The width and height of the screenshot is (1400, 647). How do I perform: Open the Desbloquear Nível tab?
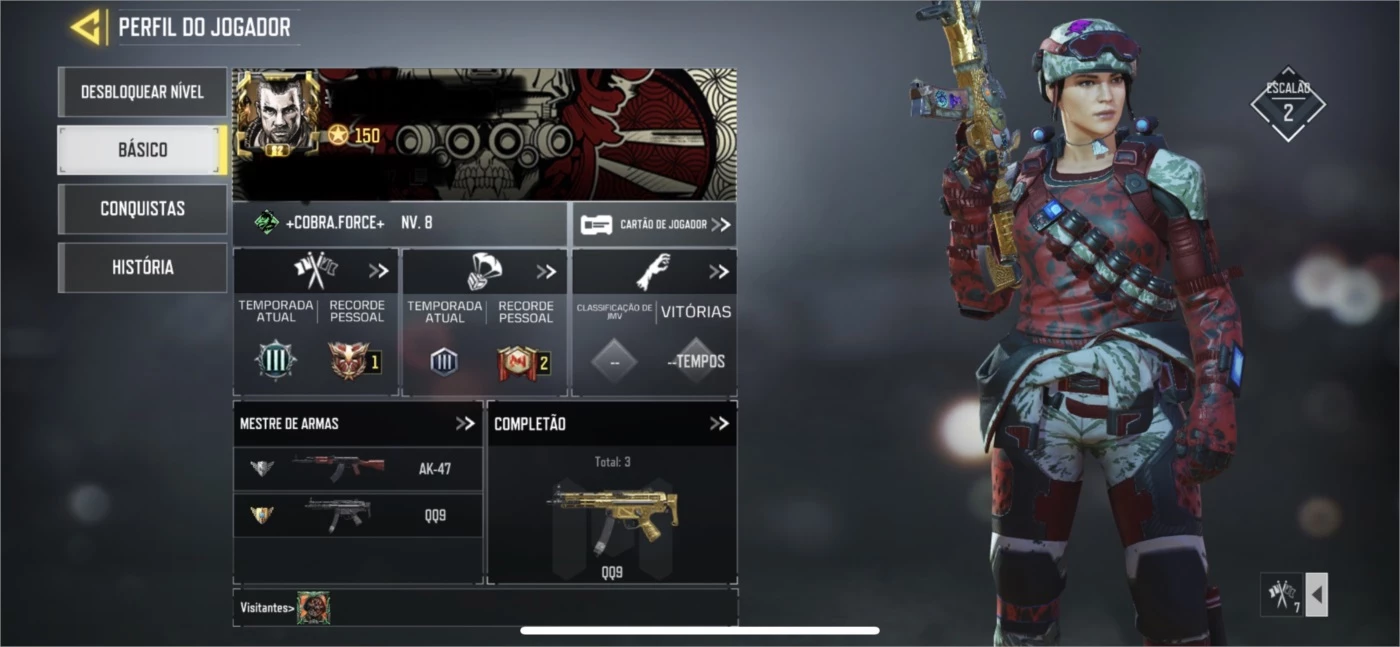point(142,92)
